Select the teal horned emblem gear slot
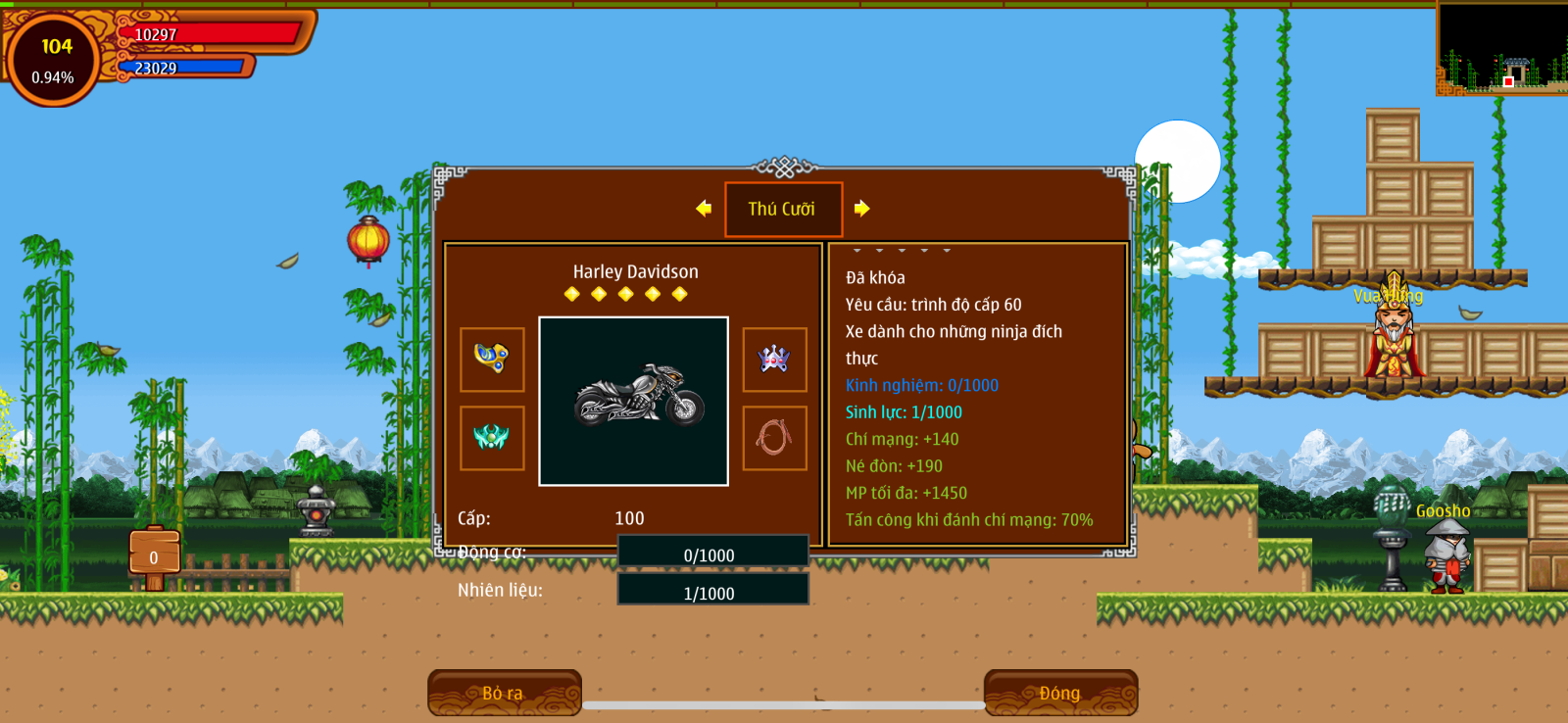Image resolution: width=1568 pixels, height=723 pixels. click(x=492, y=437)
